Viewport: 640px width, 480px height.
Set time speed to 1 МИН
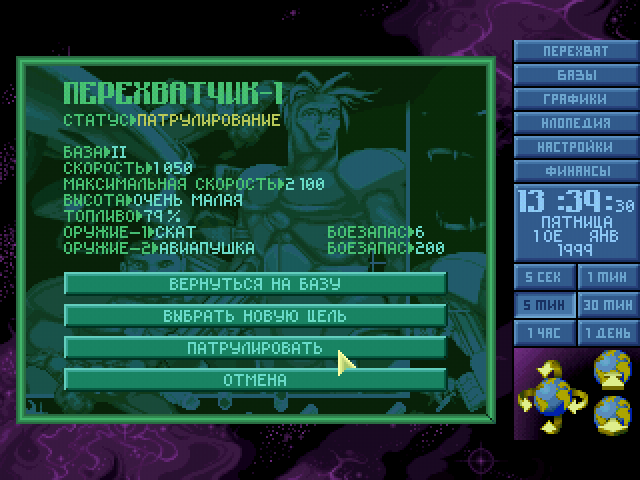[606, 277]
